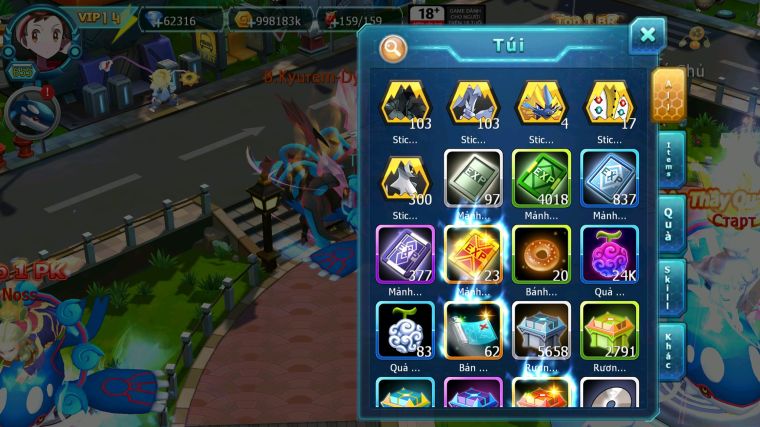
Task: Choose the sticker with count 4
Action: (x=541, y=104)
